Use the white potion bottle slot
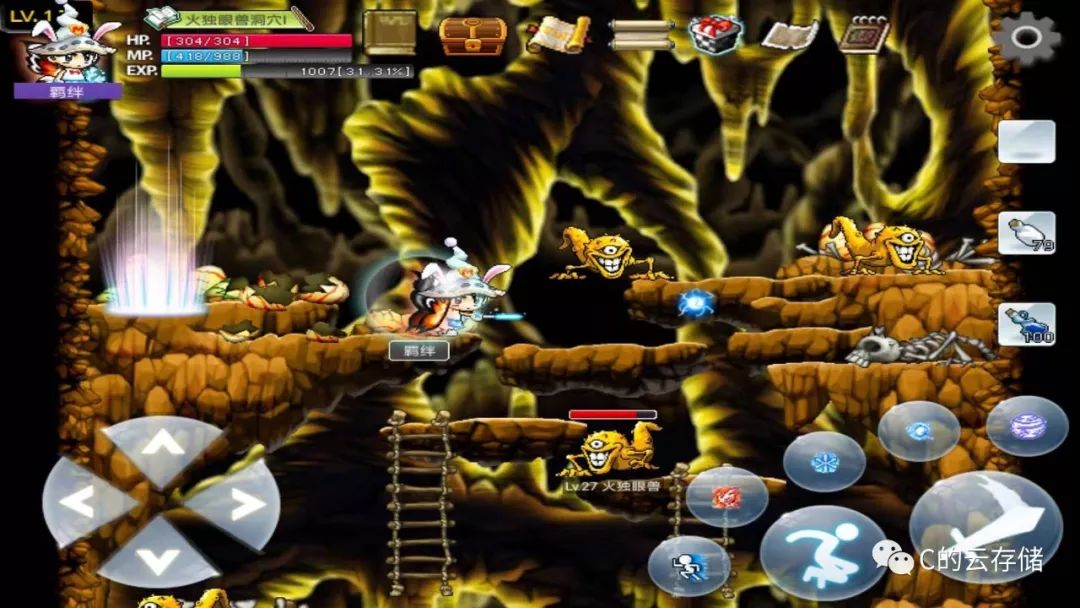 [x=1026, y=233]
